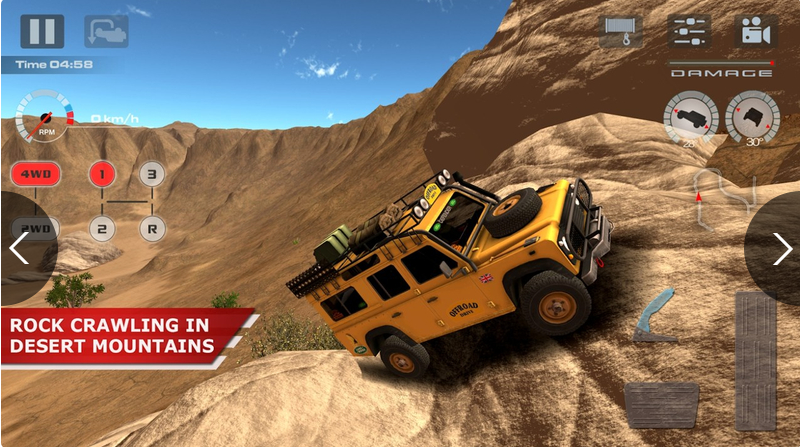The width and height of the screenshot is (800, 447).
Task: Switch camera view with the camera icon
Action: click(755, 31)
